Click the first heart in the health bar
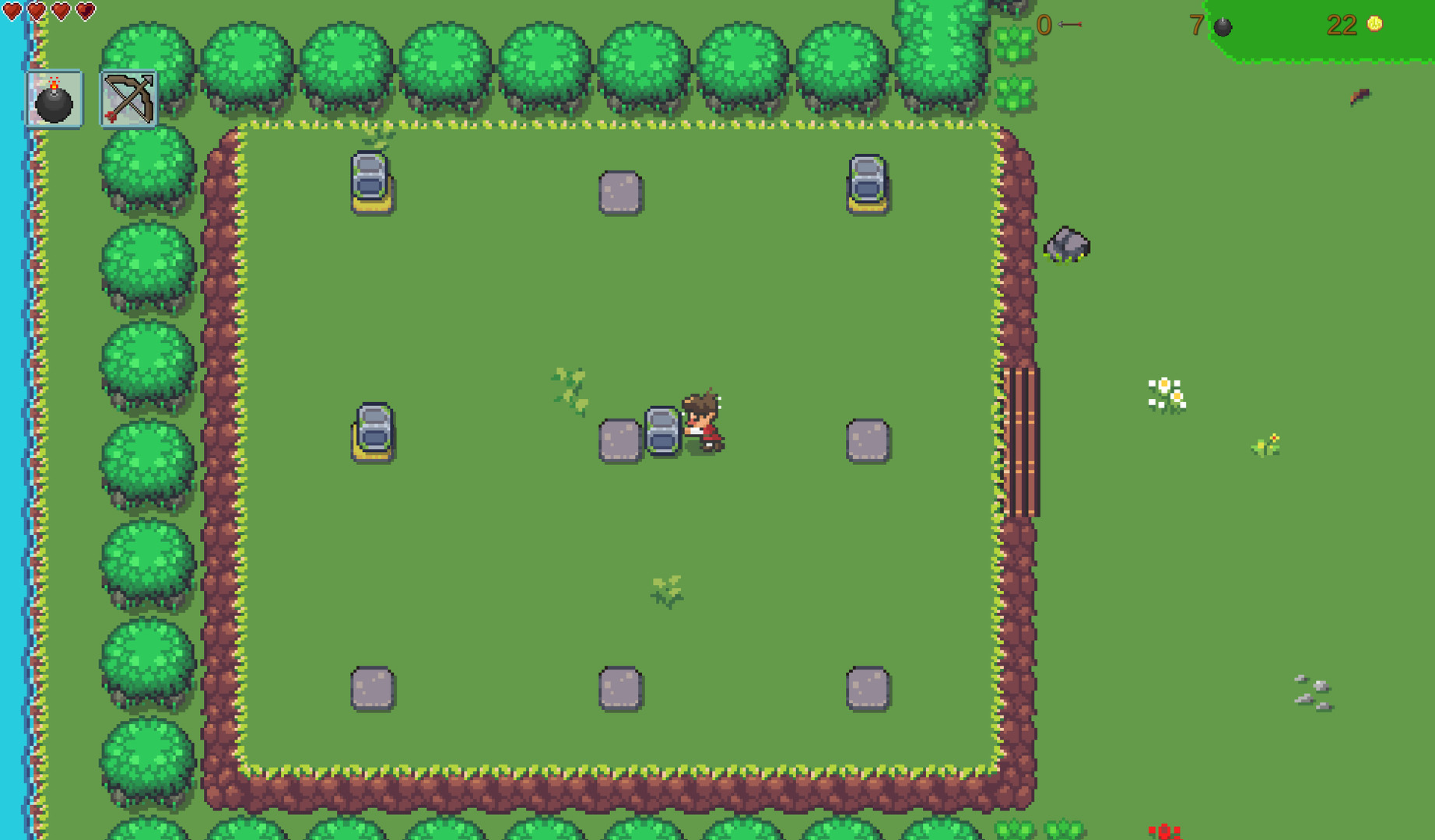 13,10
